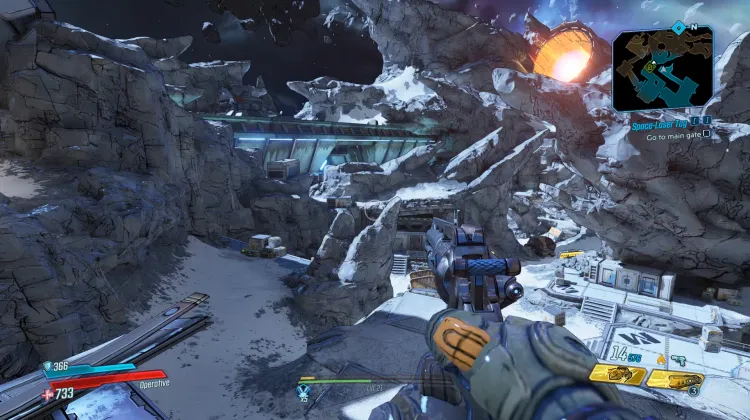750x420 pixels.
Task: Click the pistol ammo type icon
Action: pyautogui.click(x=679, y=358)
